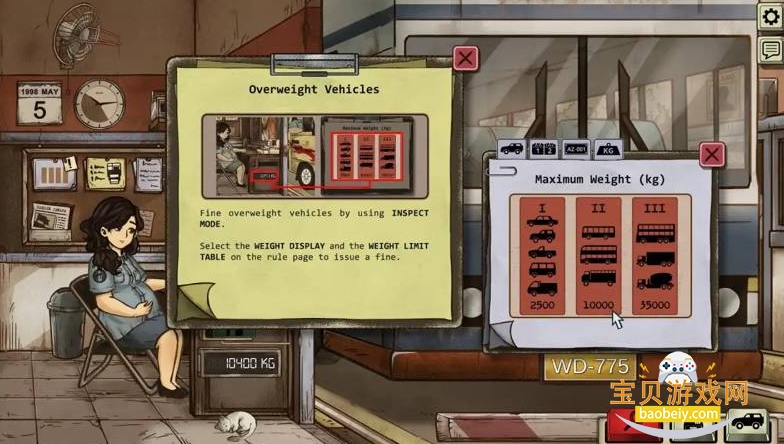This screenshot has height=444, width=784.
Task: Select the class III 35000 kg column
Action: pyautogui.click(x=655, y=254)
